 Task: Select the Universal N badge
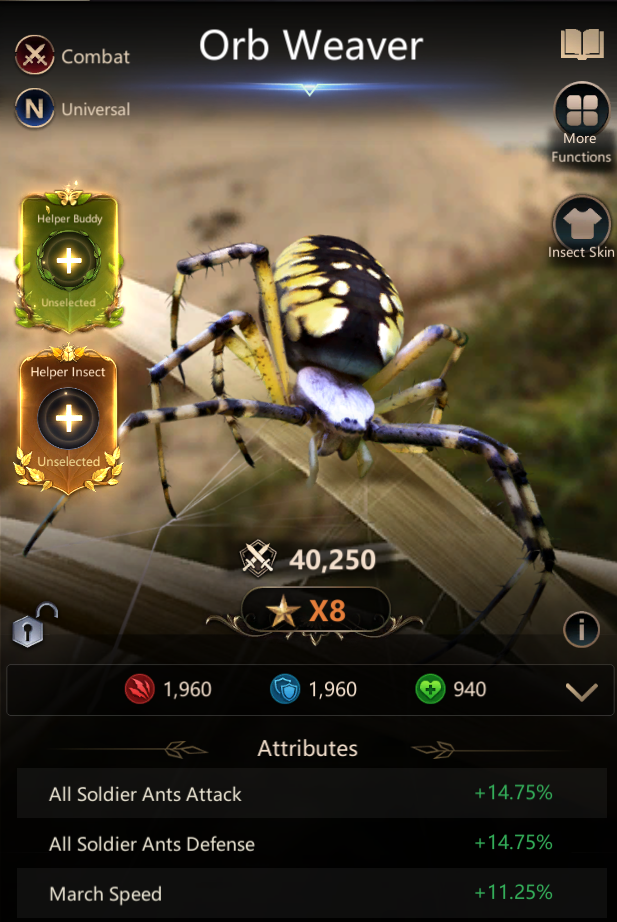[35, 108]
